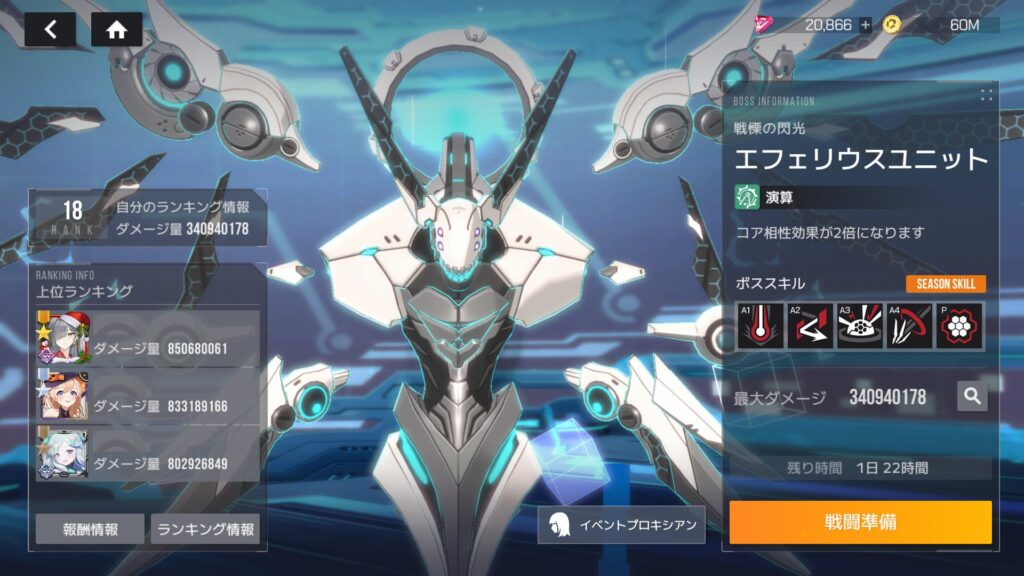The height and width of the screenshot is (576, 1024).
Task: Open 報酬情報 reward info
Action: [x=90, y=529]
